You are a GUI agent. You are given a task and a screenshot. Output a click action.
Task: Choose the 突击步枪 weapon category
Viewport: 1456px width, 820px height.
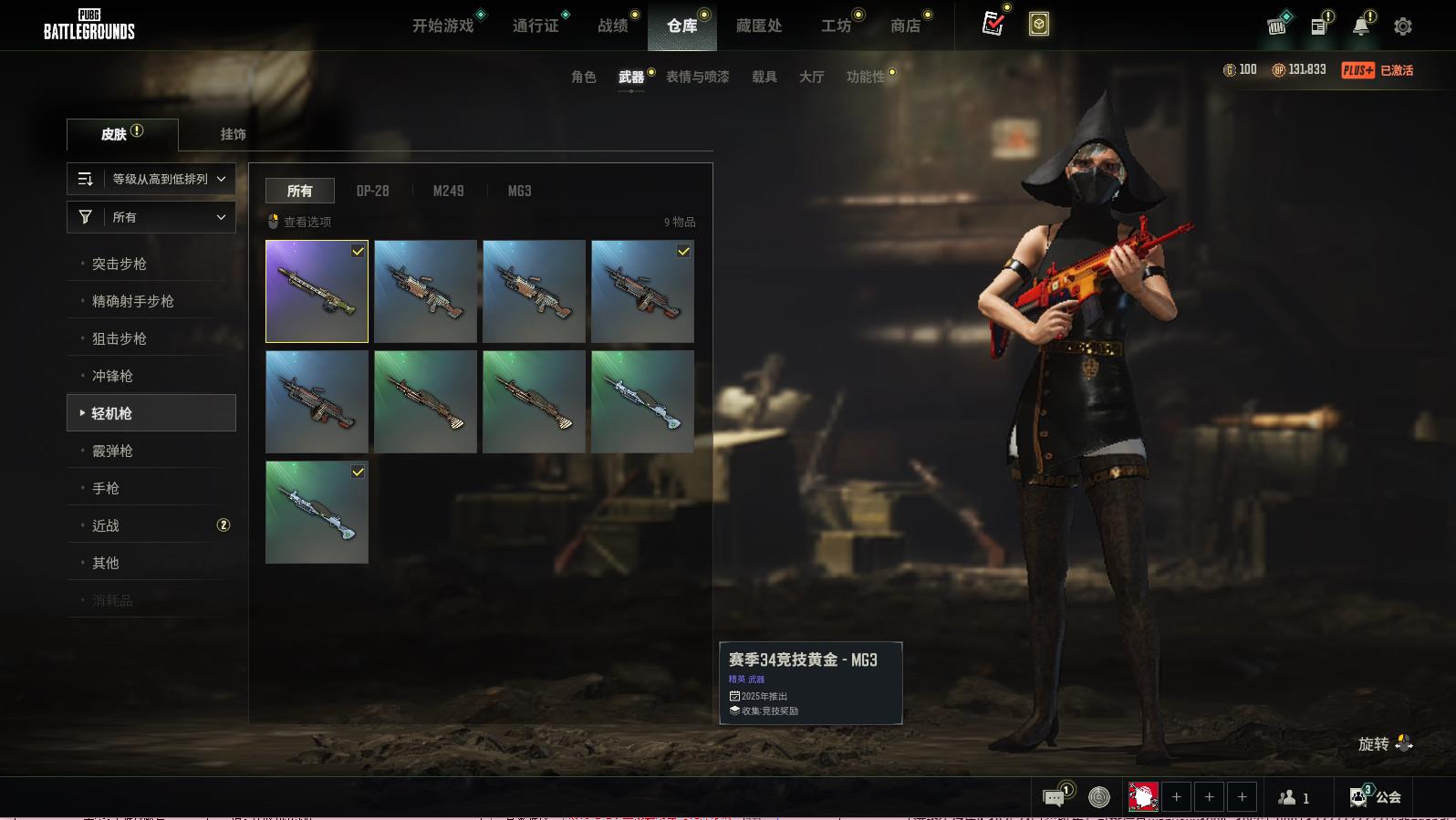[x=120, y=264]
